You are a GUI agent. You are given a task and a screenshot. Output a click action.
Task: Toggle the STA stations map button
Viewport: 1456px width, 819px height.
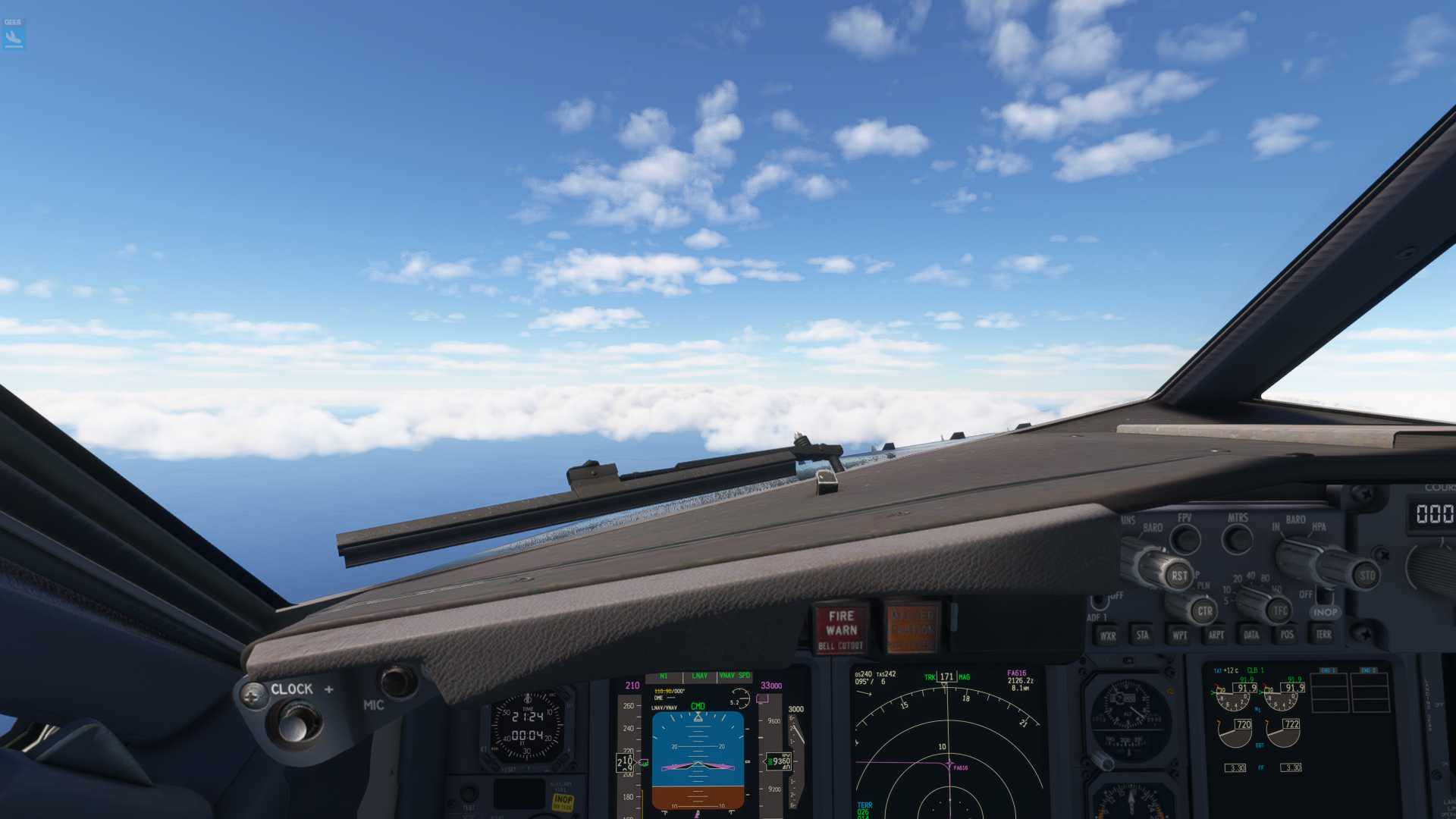[x=1143, y=635]
